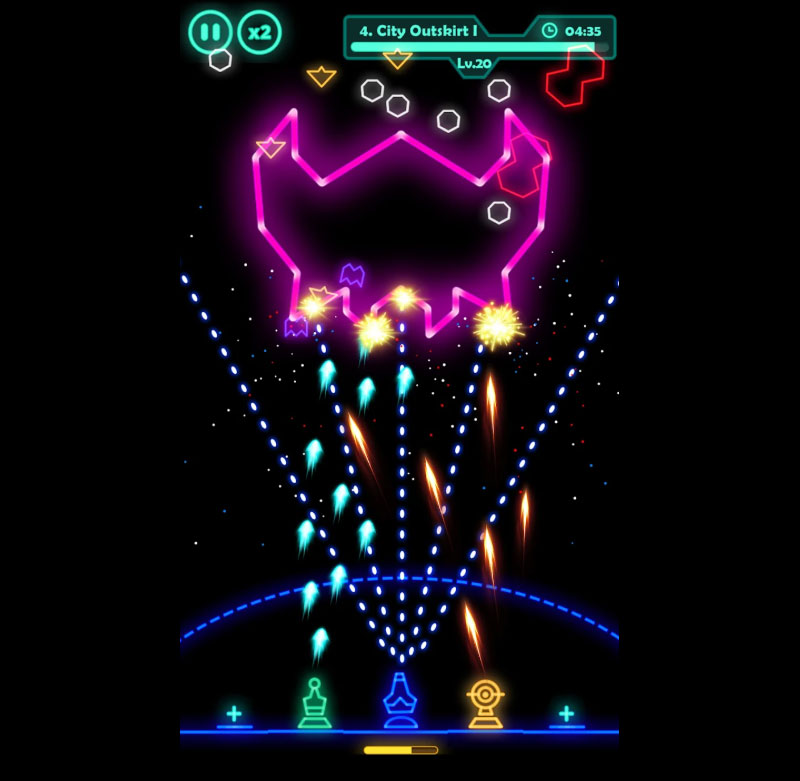Screen dimensions: 800x781
Task: Select the blue center turret
Action: coord(400,700)
